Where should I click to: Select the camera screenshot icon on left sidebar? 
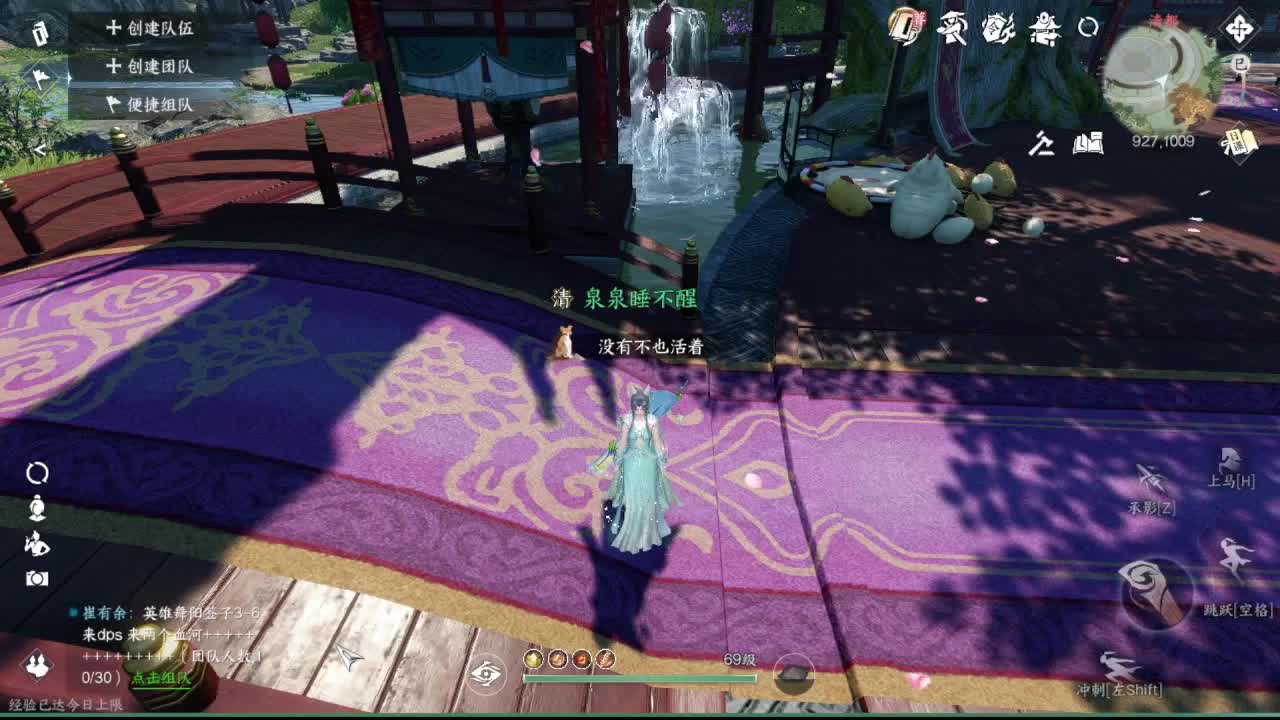tap(37, 578)
